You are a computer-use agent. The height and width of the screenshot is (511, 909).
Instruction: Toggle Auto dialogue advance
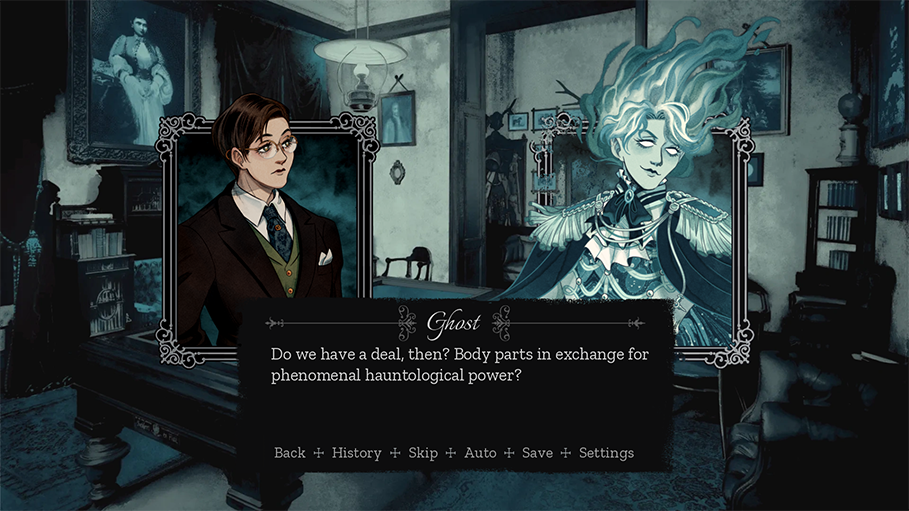coord(480,453)
